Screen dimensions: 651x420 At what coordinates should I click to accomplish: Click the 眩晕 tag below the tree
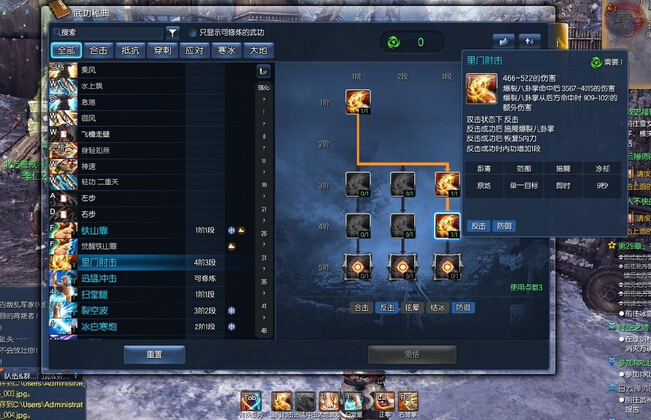[x=412, y=308]
